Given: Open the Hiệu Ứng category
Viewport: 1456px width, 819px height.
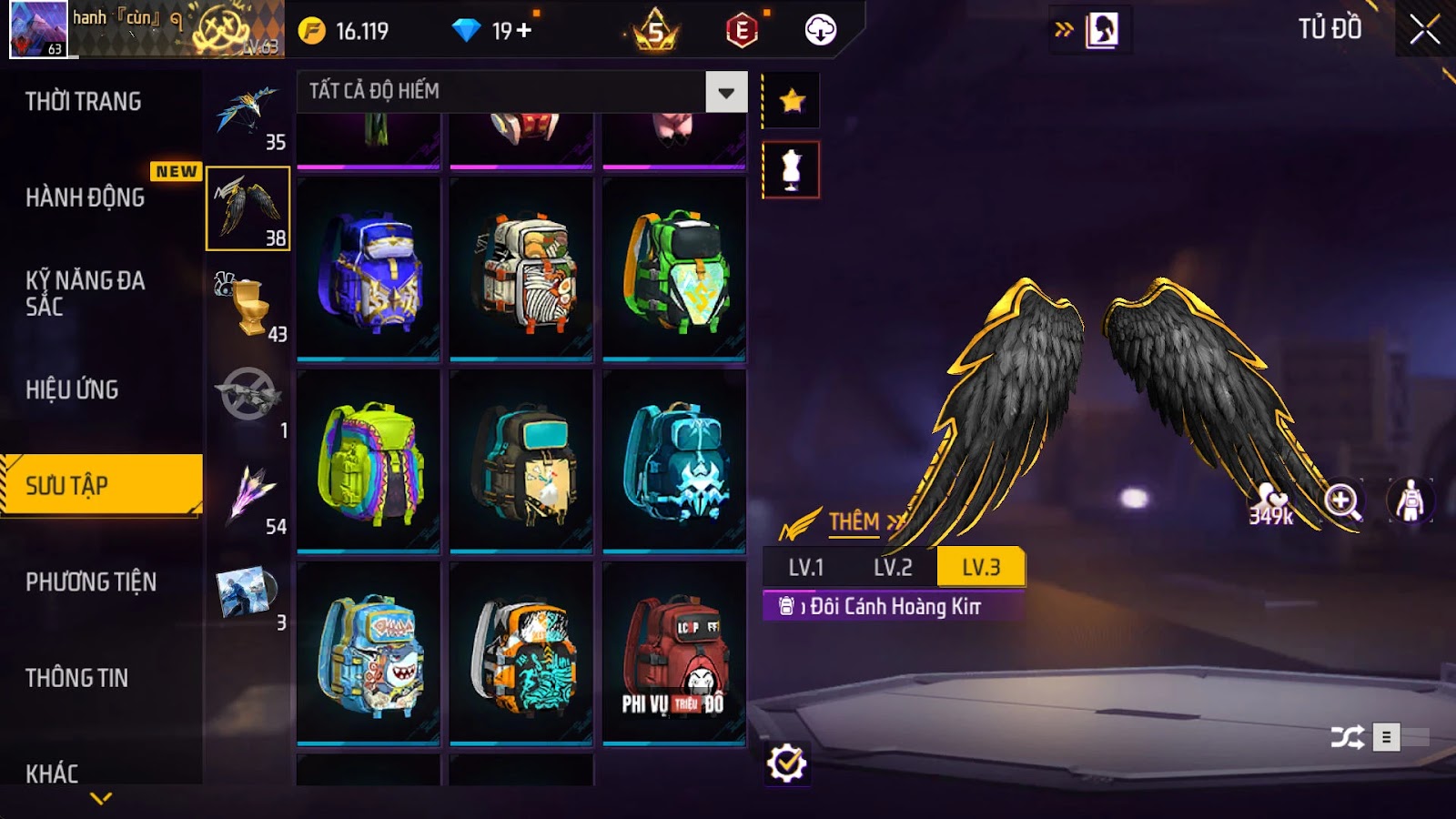Looking at the screenshot, I should tap(72, 389).
